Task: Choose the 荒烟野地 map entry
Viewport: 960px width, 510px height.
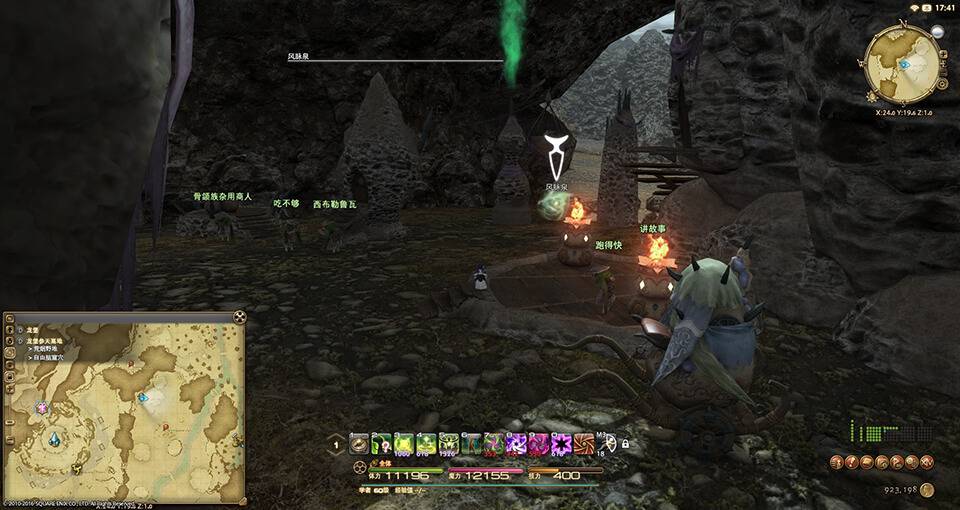Action: [47, 350]
